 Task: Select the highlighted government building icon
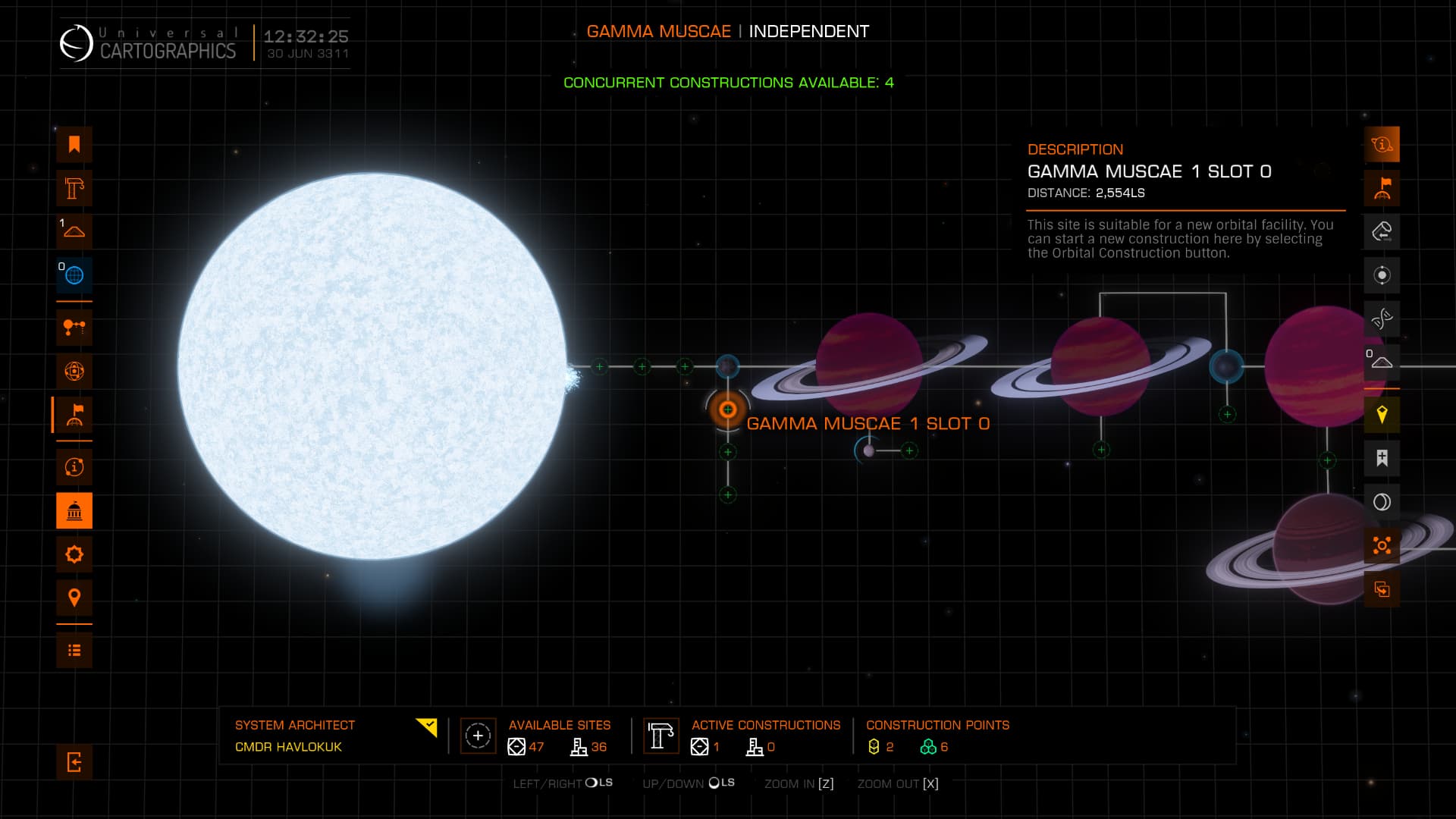pyautogui.click(x=74, y=511)
